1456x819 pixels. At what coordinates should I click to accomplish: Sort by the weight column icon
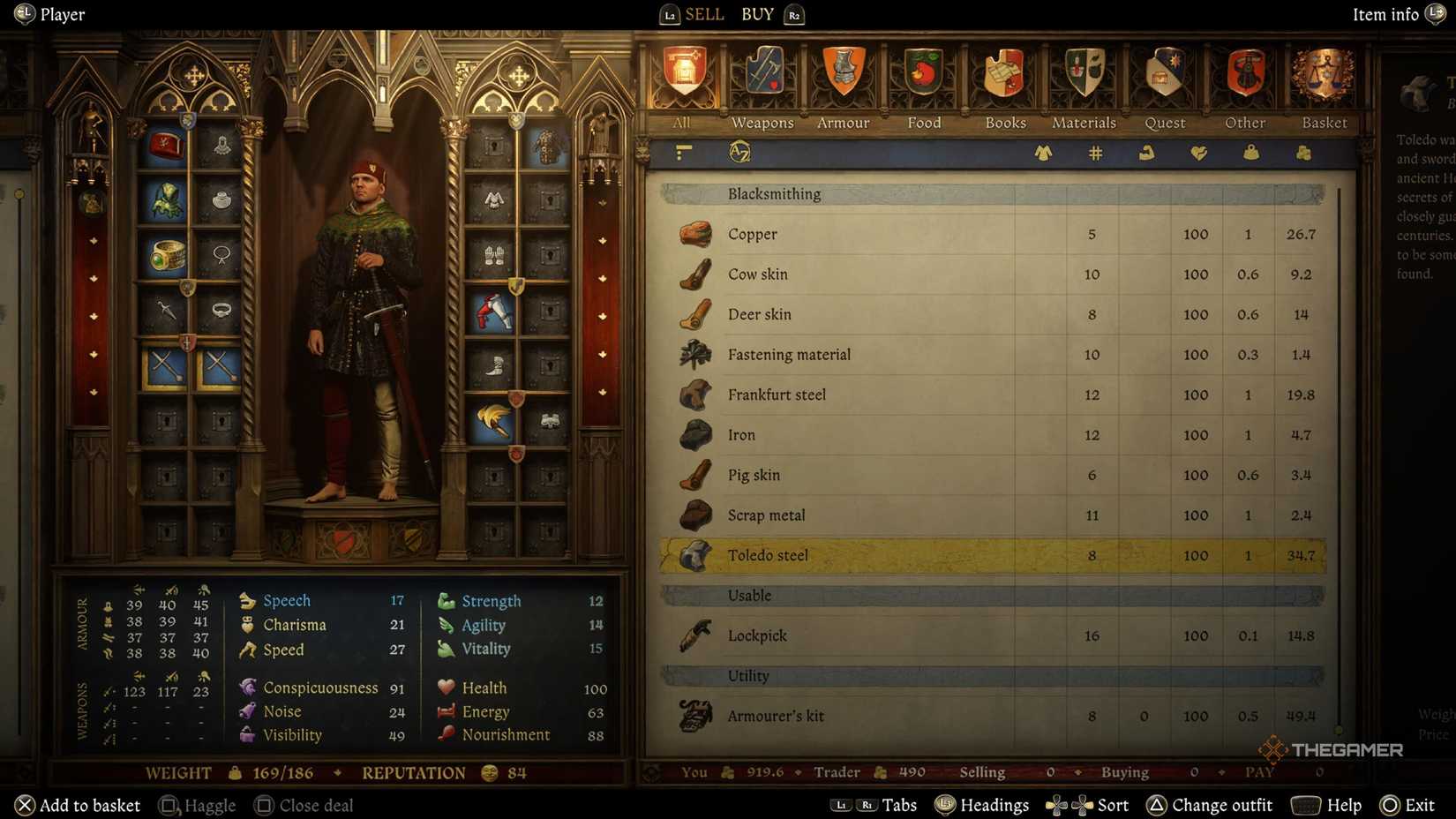coord(1250,153)
